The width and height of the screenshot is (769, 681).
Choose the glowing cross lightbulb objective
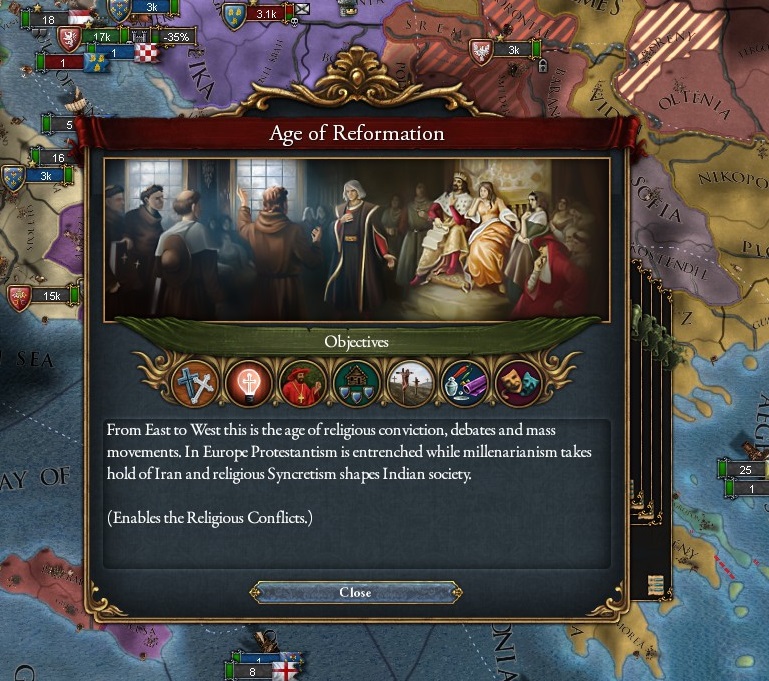pyautogui.click(x=248, y=383)
